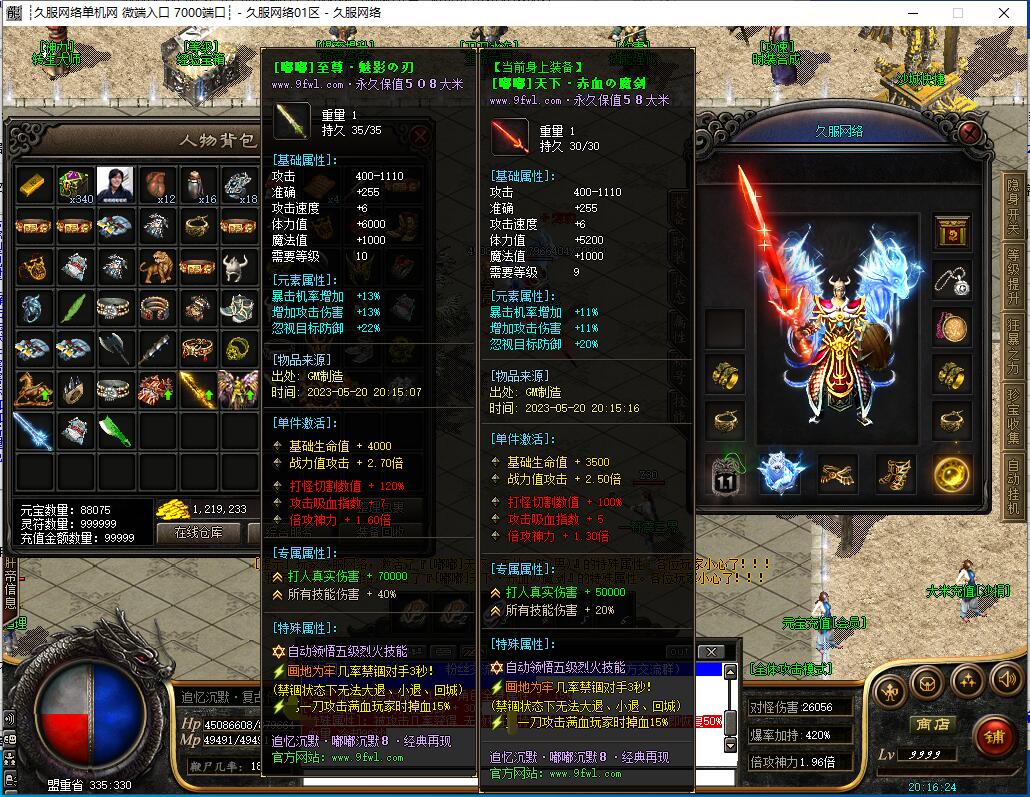This screenshot has width=1030, height=797.
Task: Open the 在线仓库 online warehouse
Action: tap(199, 532)
